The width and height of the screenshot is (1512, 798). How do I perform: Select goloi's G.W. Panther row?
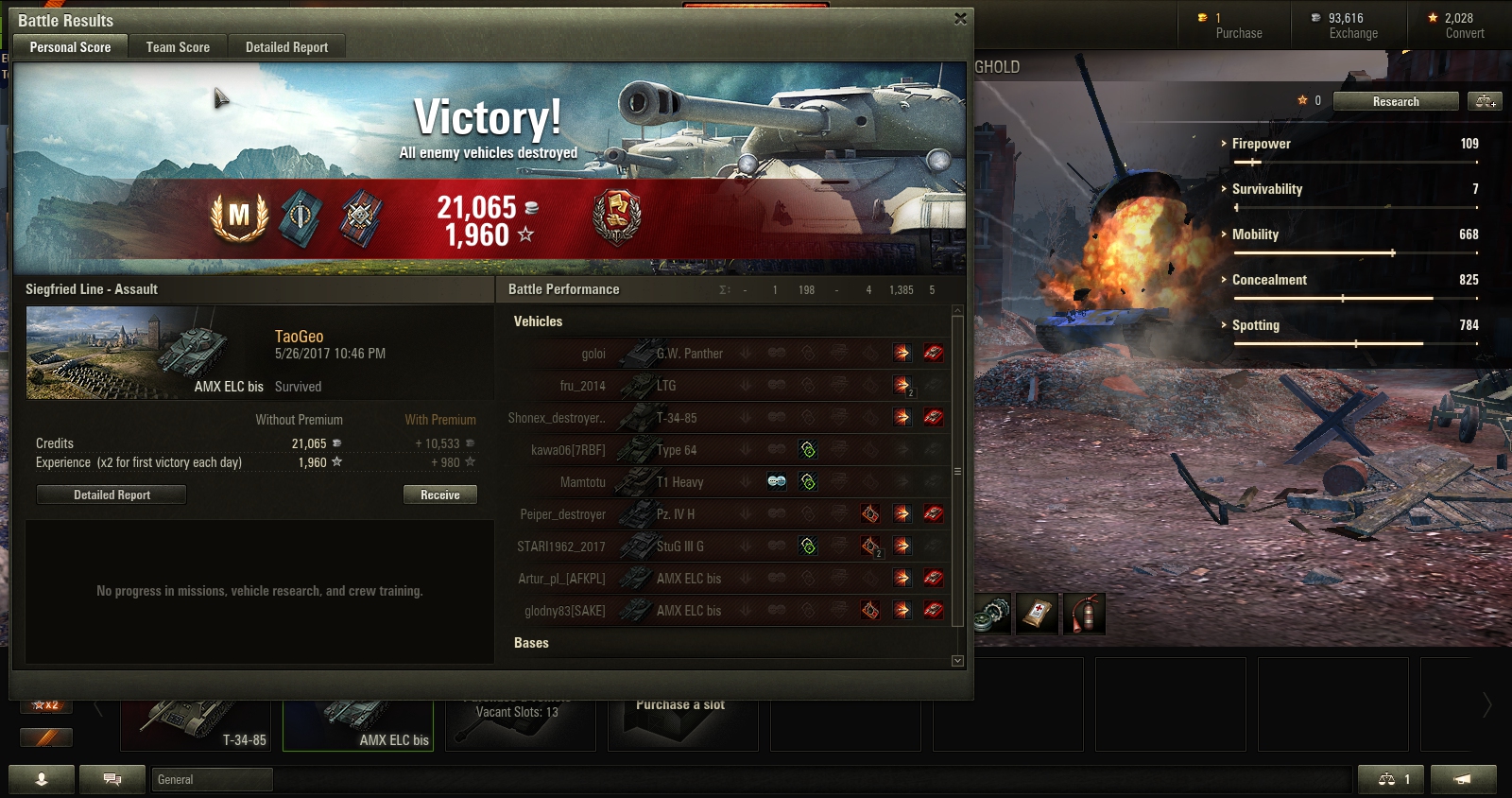pyautogui.click(x=728, y=354)
